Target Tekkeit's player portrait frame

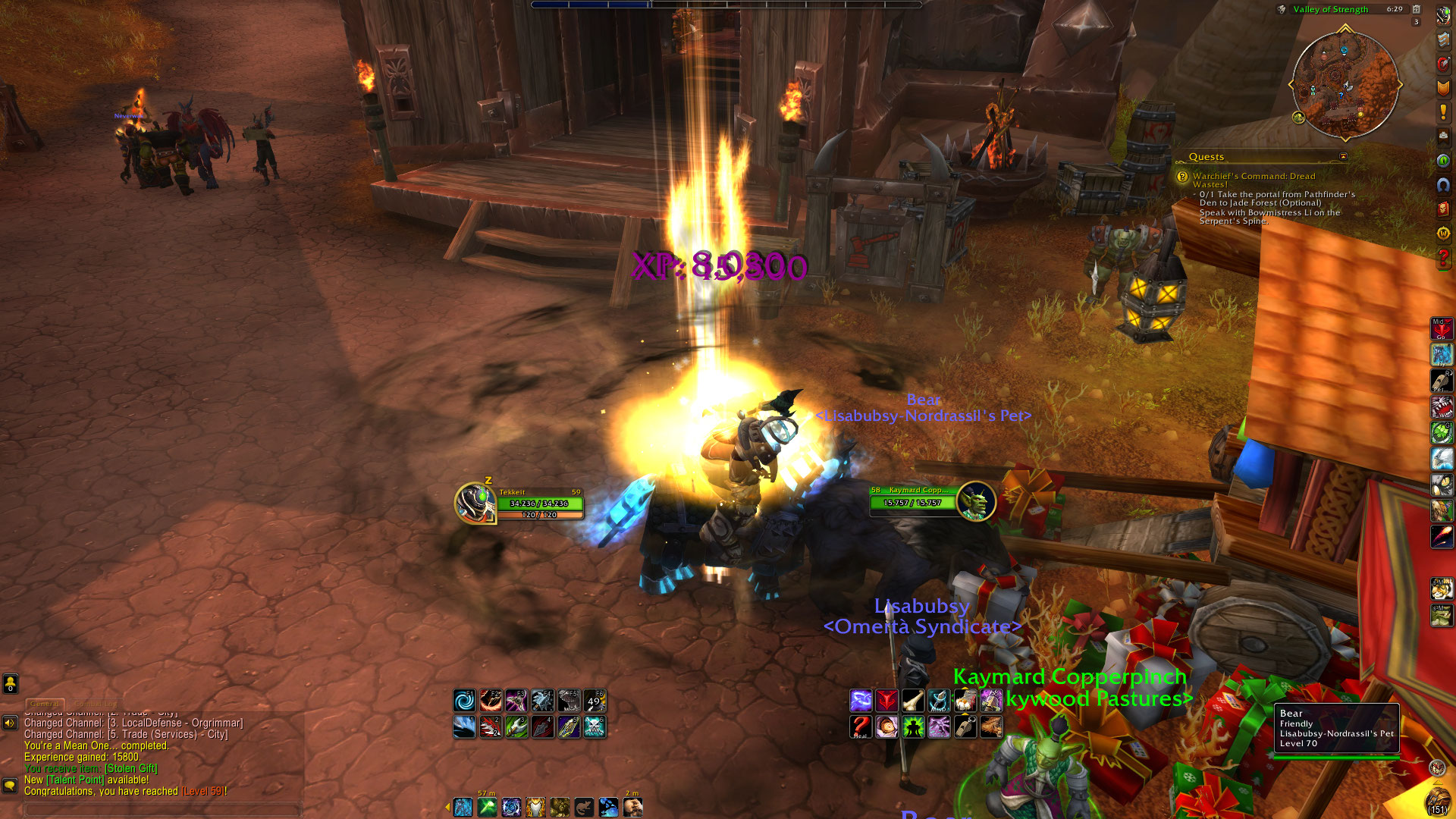475,503
